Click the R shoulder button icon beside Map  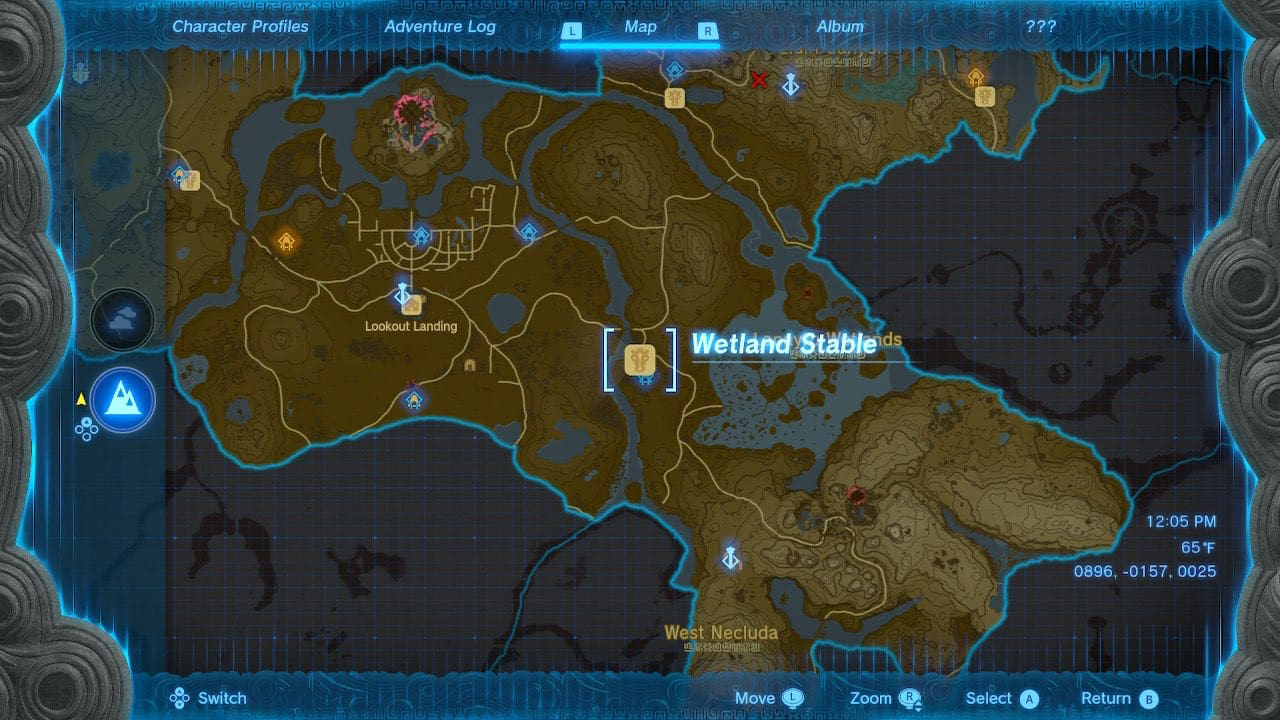704,31
